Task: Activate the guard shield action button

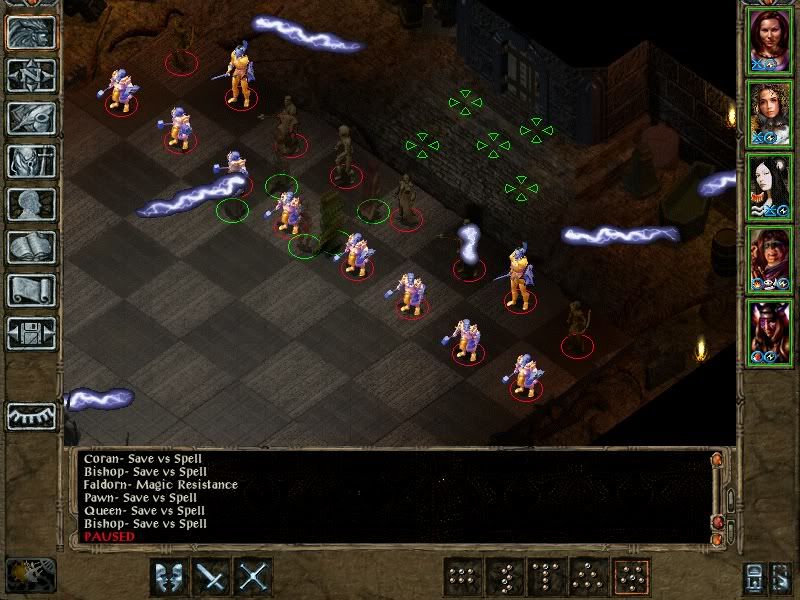Action: (x=168, y=577)
